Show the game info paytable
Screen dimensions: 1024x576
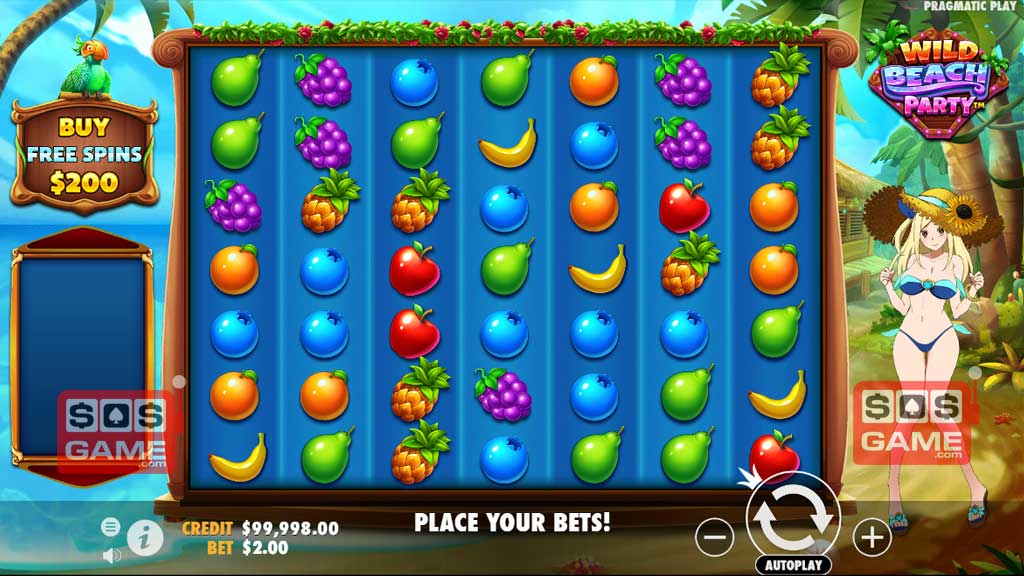[x=146, y=537]
